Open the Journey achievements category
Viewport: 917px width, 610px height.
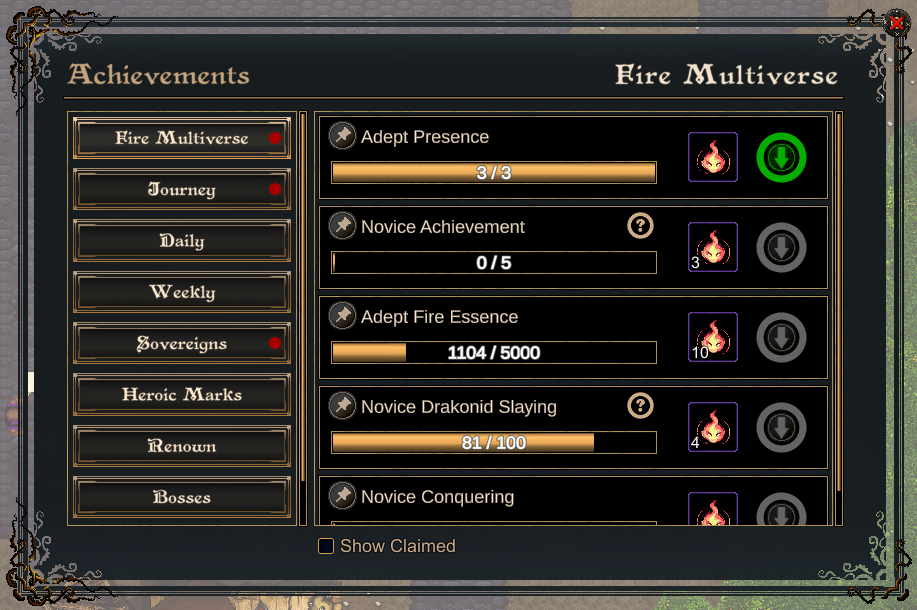pyautogui.click(x=182, y=190)
